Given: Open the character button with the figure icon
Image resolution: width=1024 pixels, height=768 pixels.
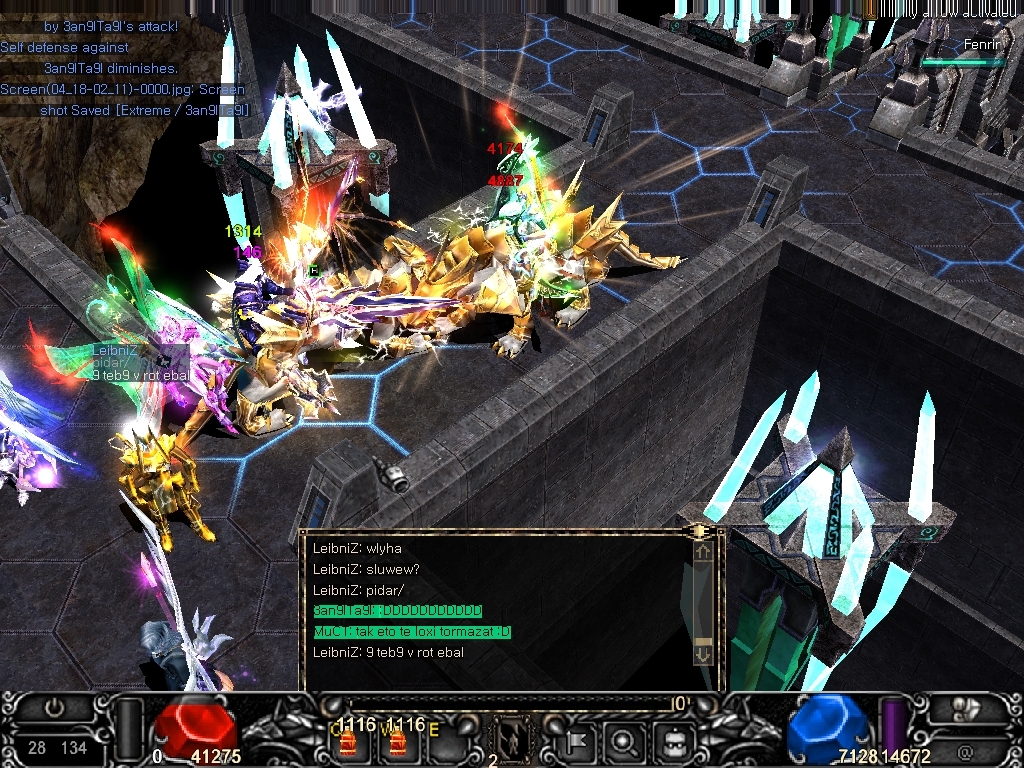Looking at the screenshot, I should coord(965,709).
